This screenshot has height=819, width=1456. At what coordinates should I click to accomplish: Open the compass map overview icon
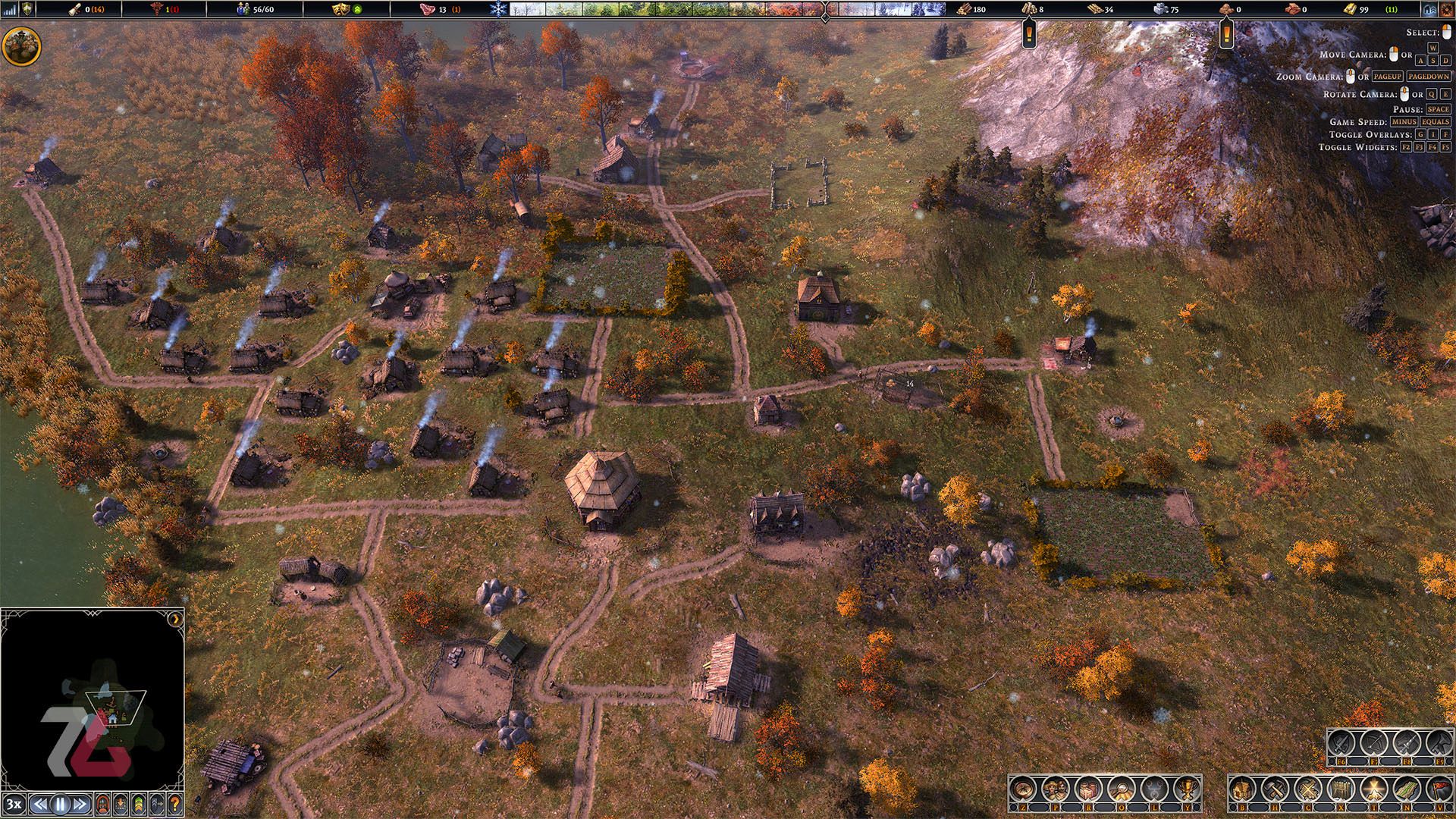[x=1022, y=789]
